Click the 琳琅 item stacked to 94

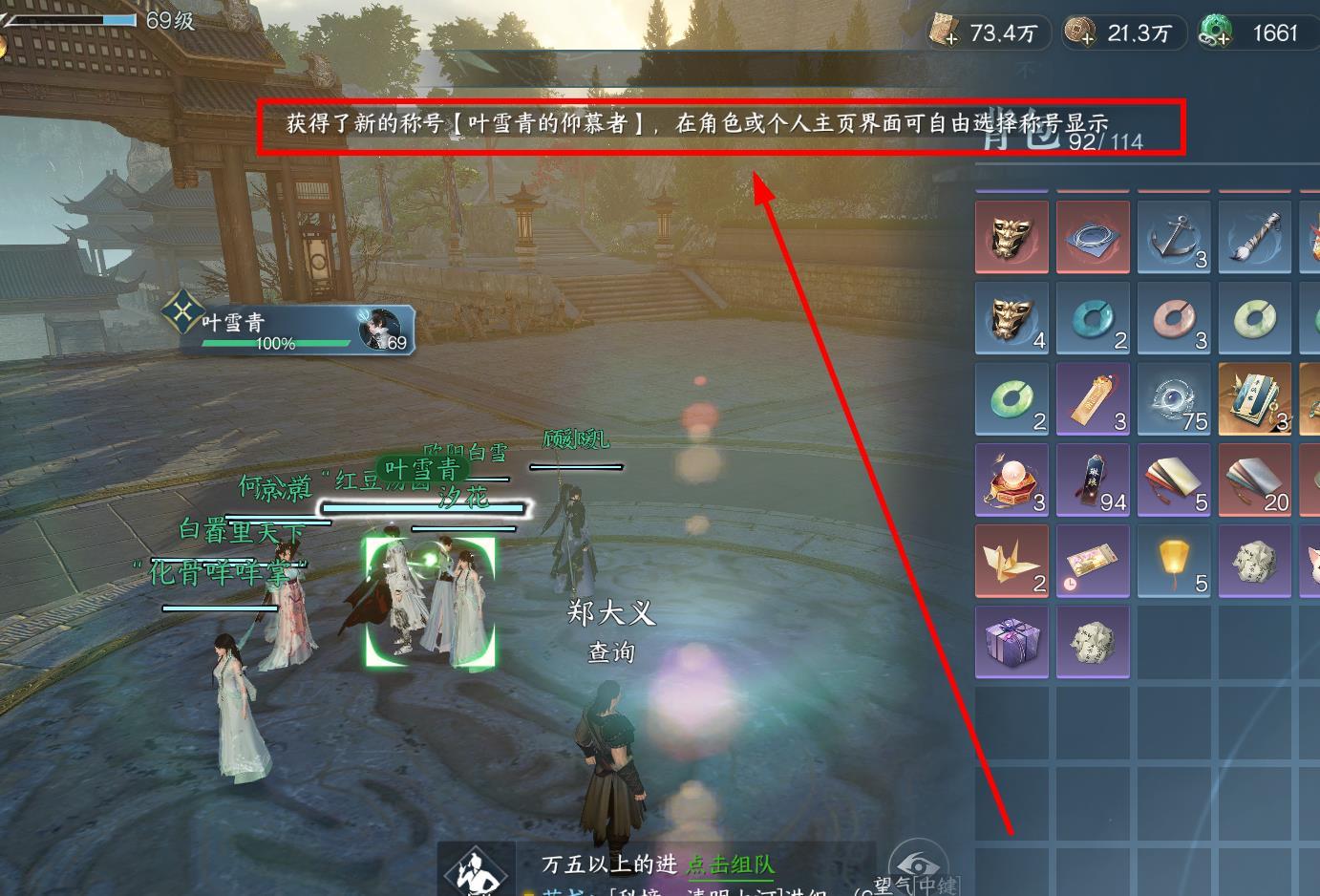click(1093, 480)
